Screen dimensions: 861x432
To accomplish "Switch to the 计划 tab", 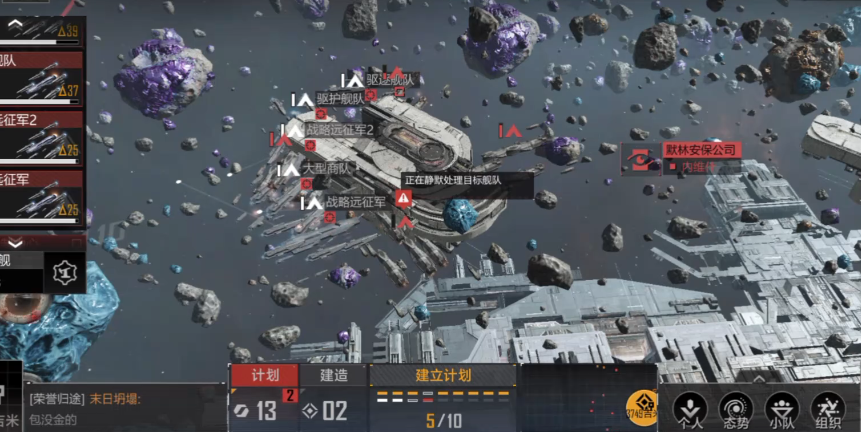I will tap(264, 375).
